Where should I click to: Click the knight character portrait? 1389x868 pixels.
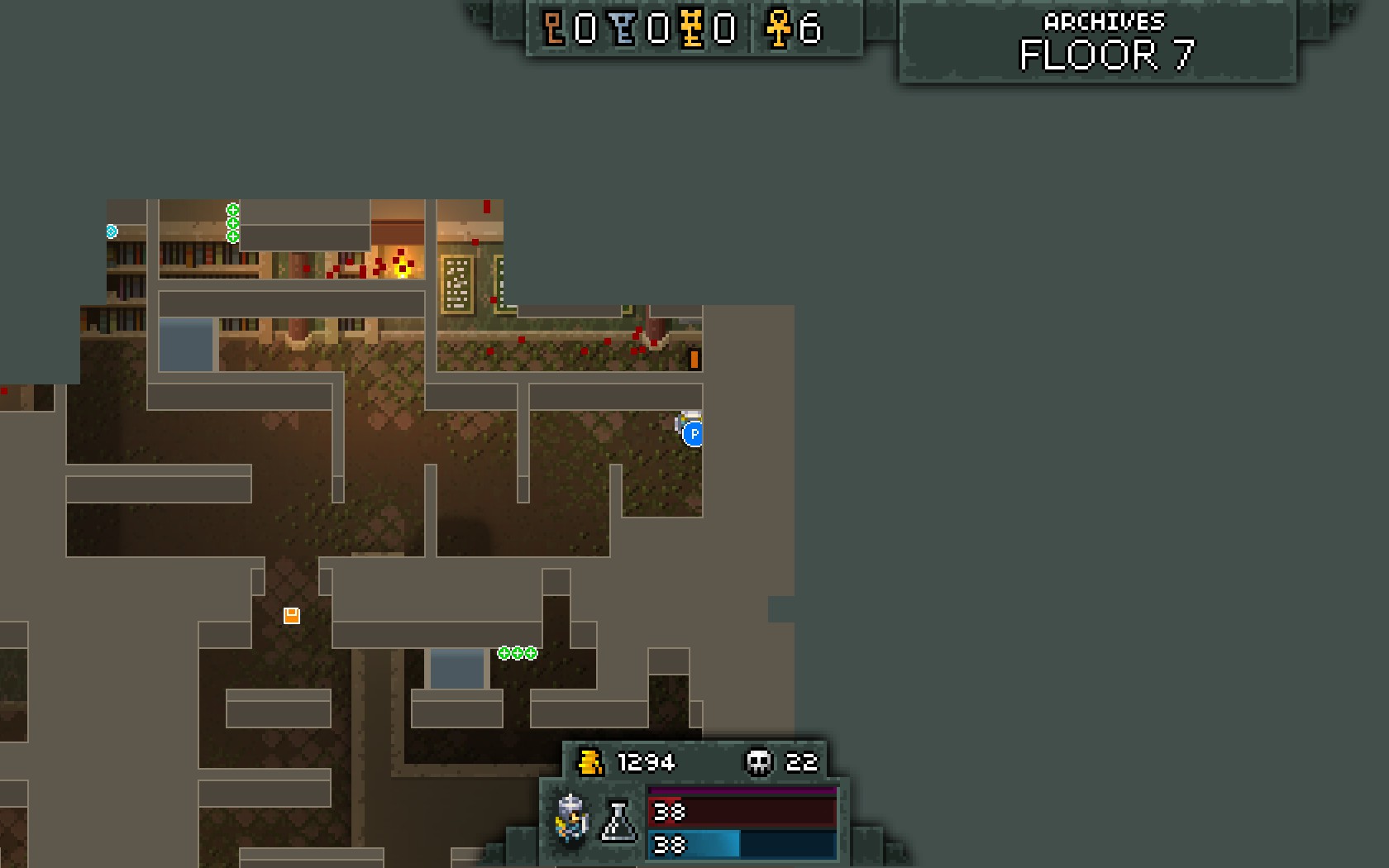pyautogui.click(x=571, y=818)
